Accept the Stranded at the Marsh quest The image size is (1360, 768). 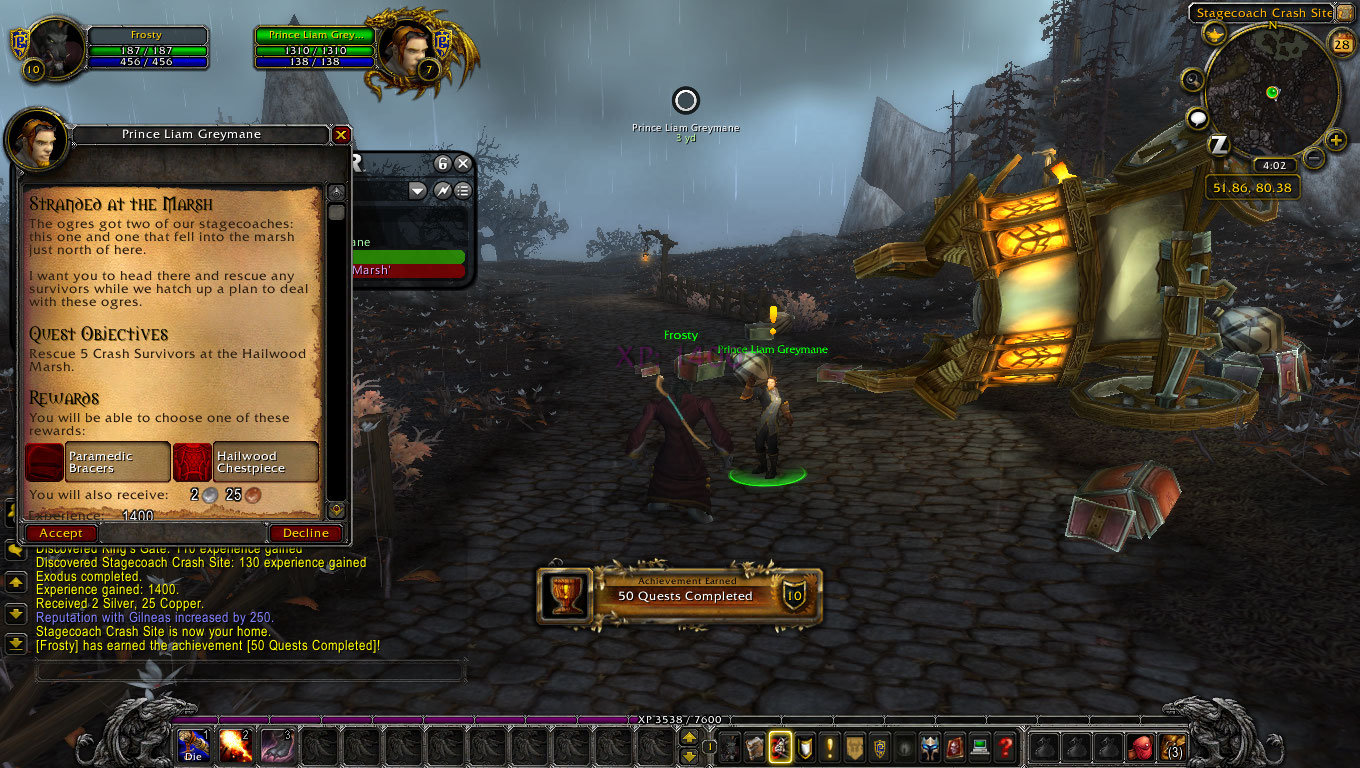(61, 533)
